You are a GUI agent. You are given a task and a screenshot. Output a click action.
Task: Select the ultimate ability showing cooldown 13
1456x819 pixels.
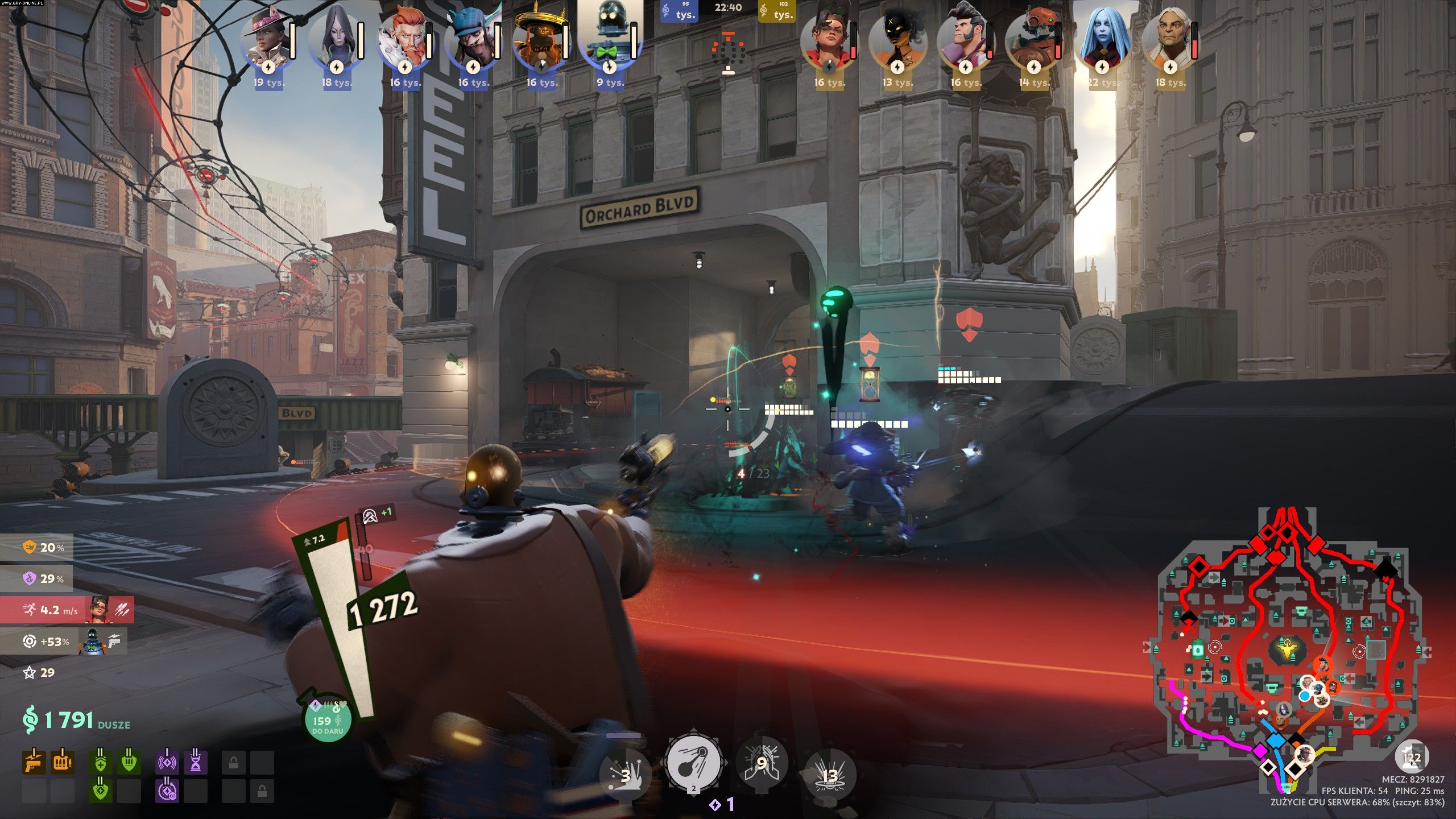point(830,775)
